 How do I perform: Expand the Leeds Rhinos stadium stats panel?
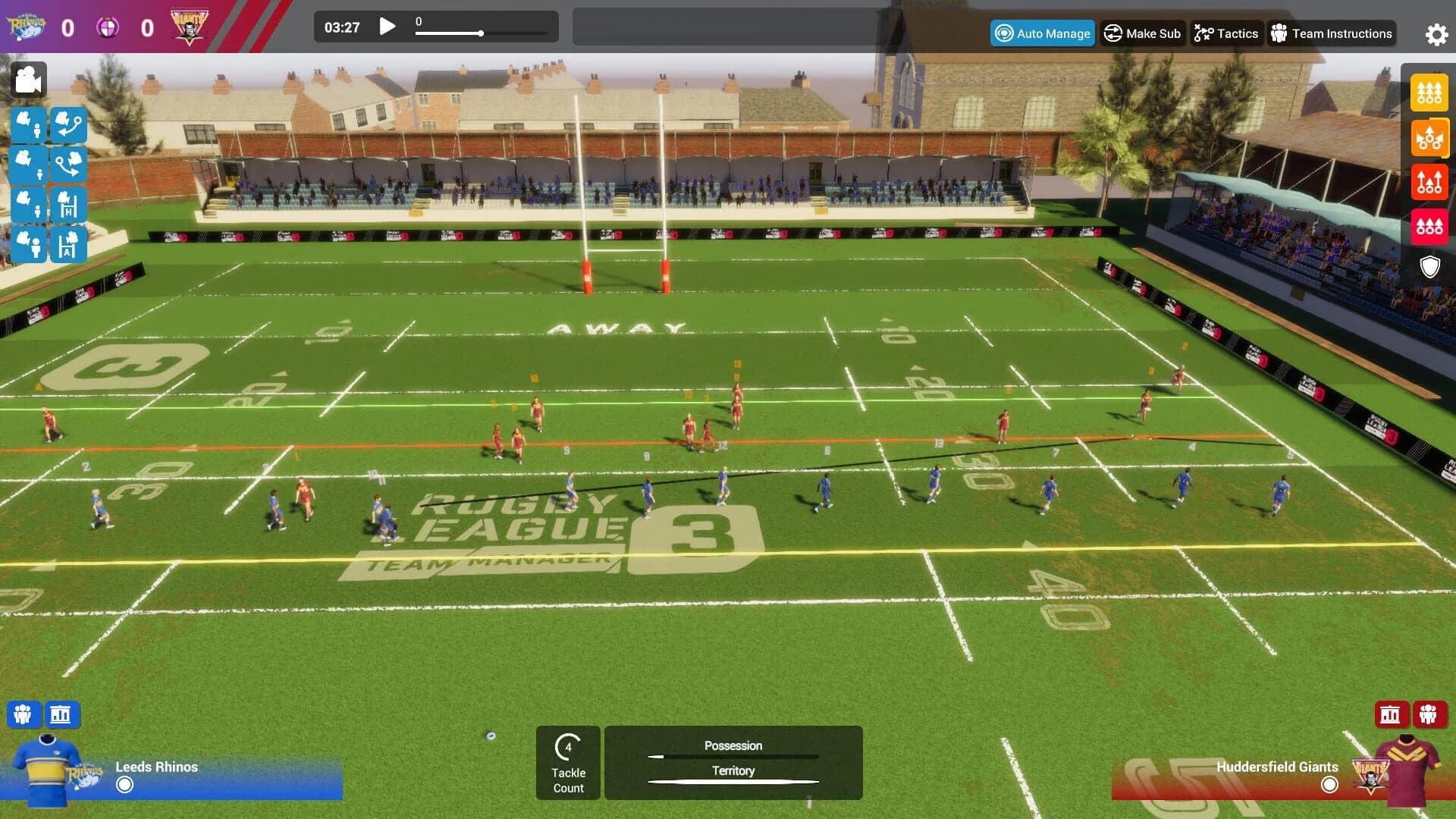61,714
